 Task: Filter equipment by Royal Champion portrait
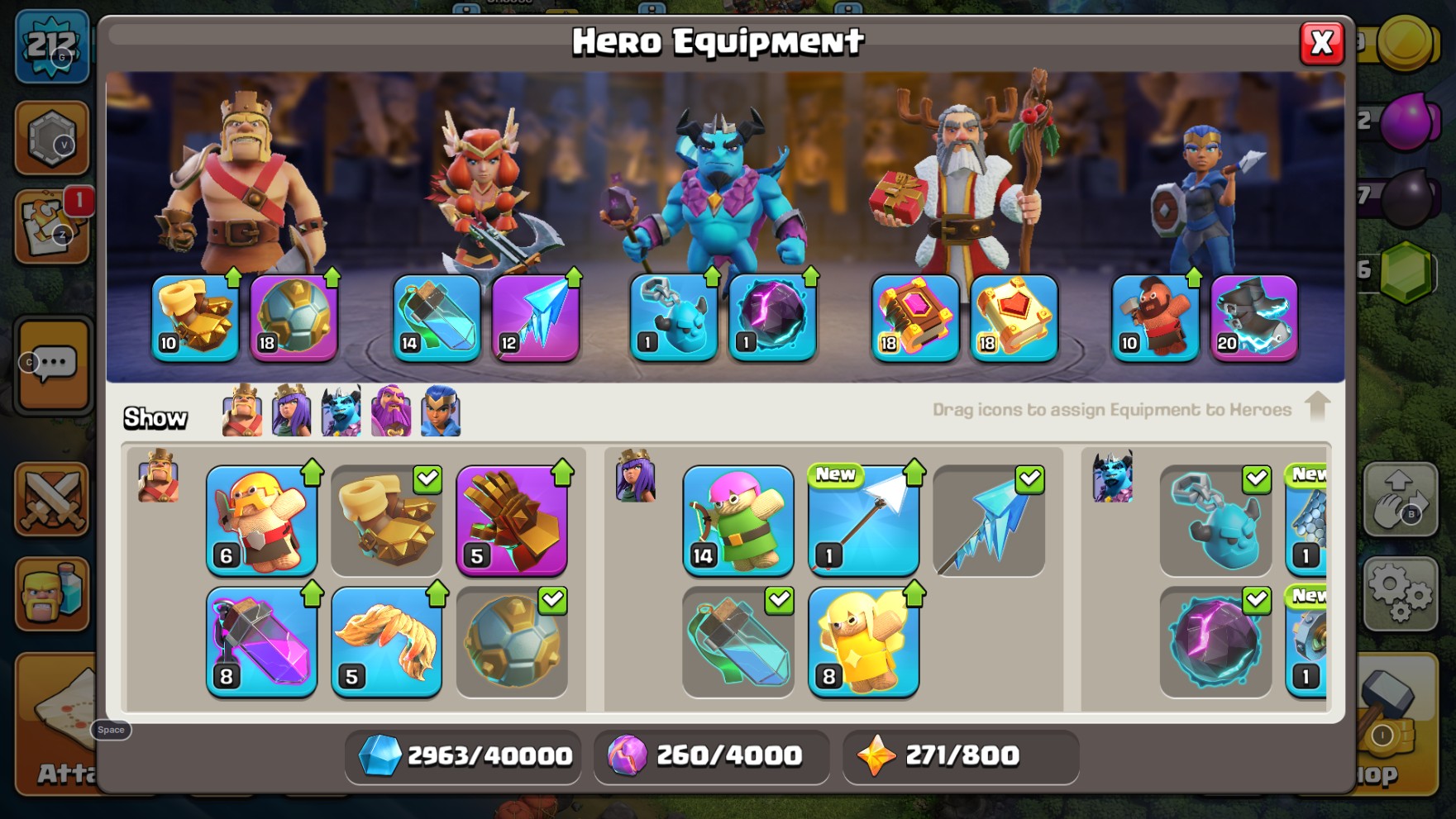(441, 411)
